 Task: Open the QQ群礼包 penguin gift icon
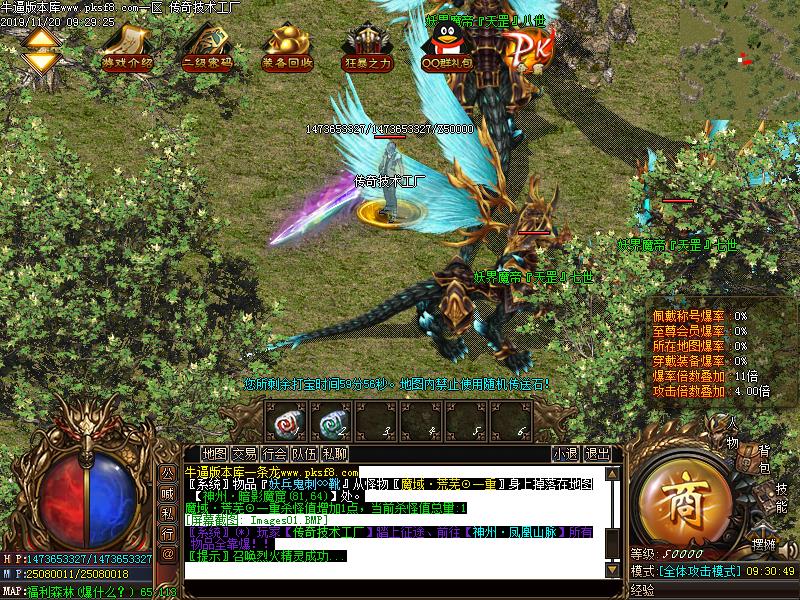coord(446,45)
